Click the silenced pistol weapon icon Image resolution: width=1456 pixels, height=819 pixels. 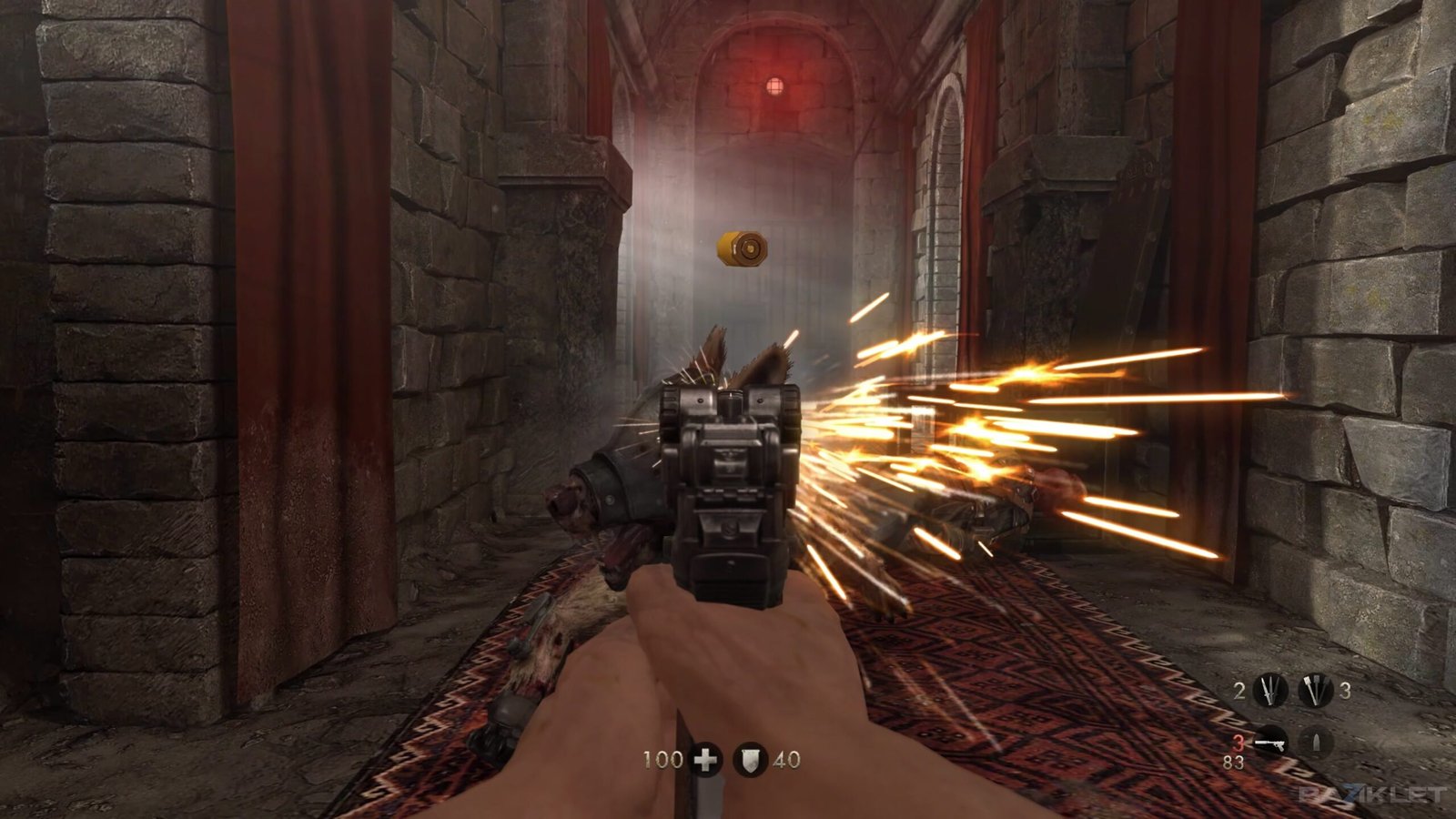pyautogui.click(x=1270, y=743)
